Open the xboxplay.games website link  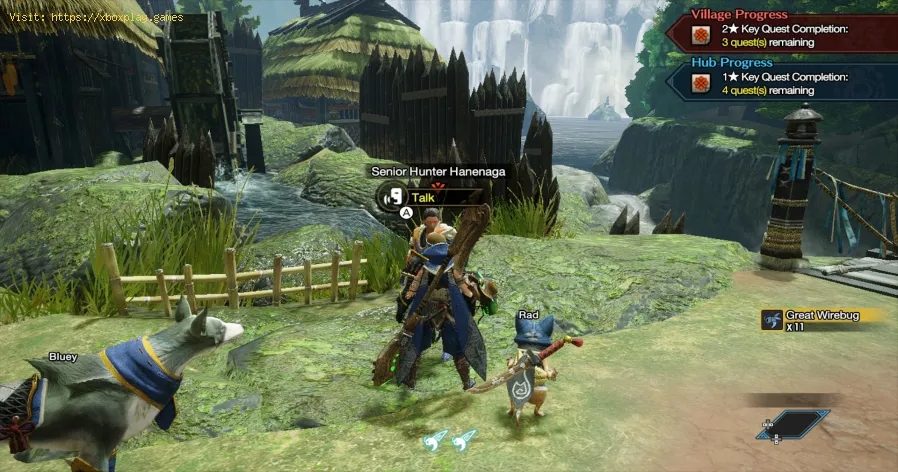point(119,17)
